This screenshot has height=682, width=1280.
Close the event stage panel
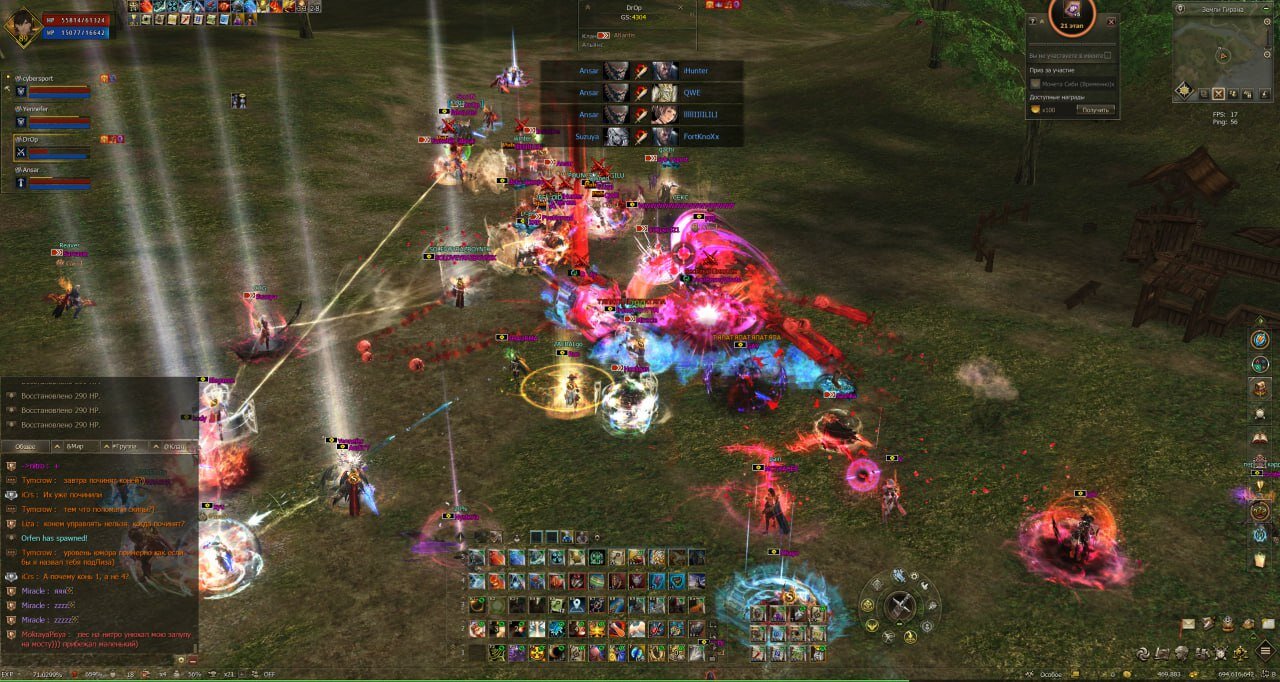[1111, 21]
